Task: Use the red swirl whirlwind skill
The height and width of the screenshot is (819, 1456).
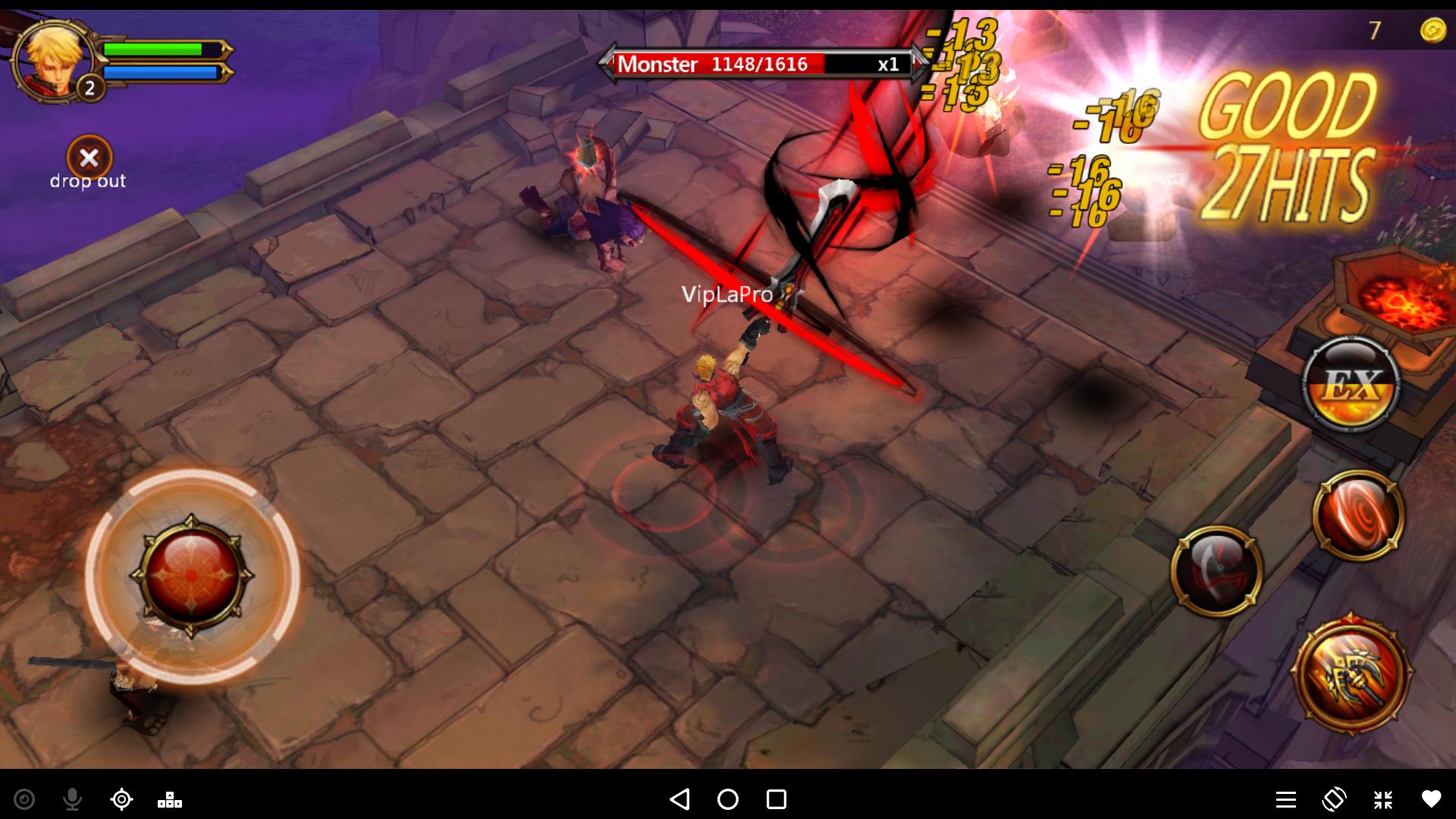Action: [x=1357, y=515]
